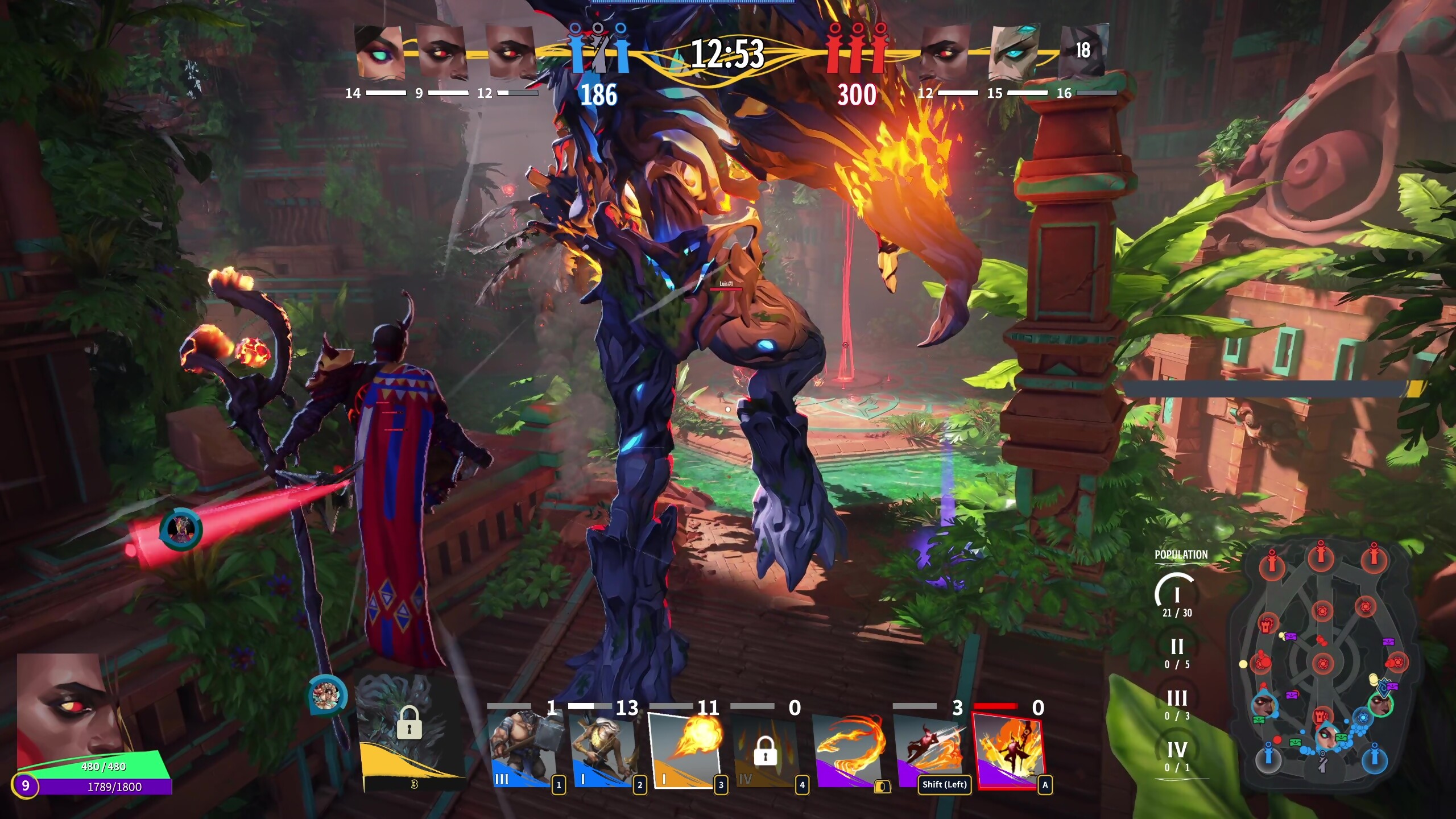Image resolution: width=1456 pixels, height=819 pixels.
Task: Click the tier I population gauge
Action: point(1177,595)
